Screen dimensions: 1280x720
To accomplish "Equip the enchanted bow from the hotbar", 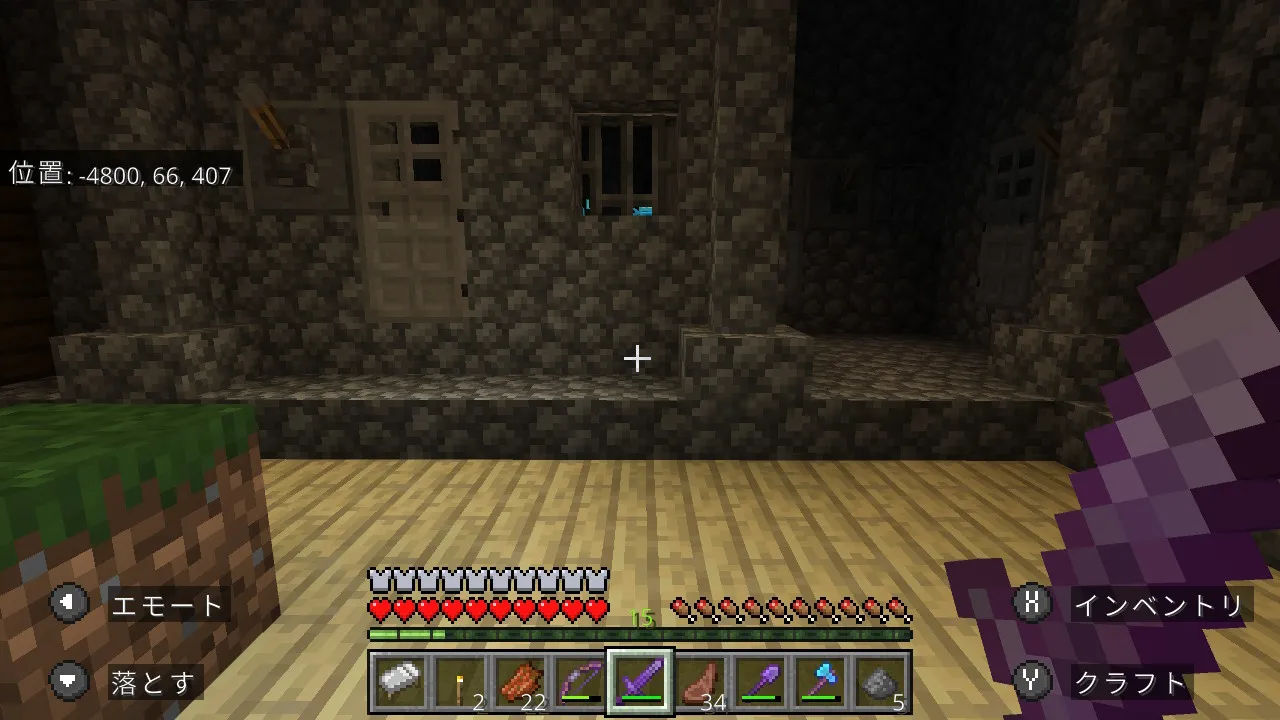I will tap(579, 683).
